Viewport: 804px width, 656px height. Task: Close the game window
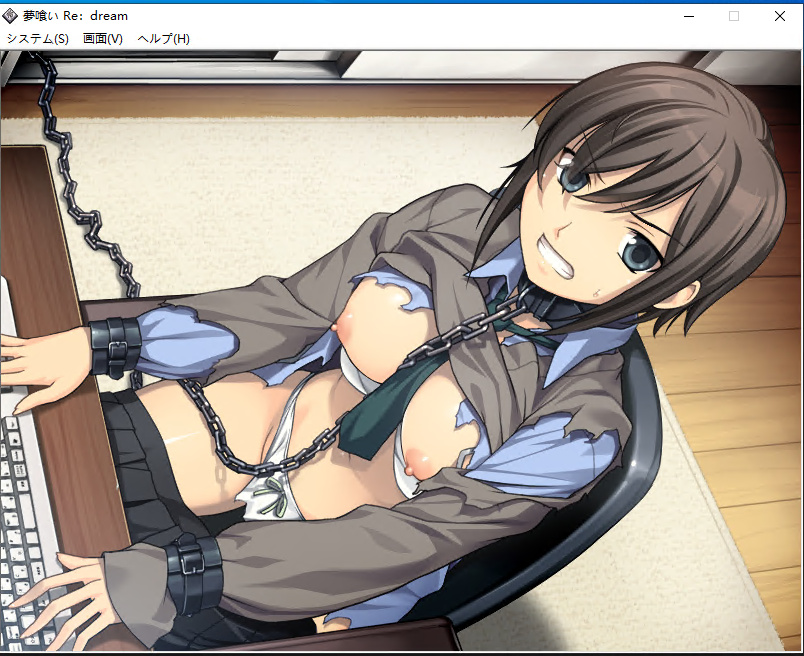780,16
